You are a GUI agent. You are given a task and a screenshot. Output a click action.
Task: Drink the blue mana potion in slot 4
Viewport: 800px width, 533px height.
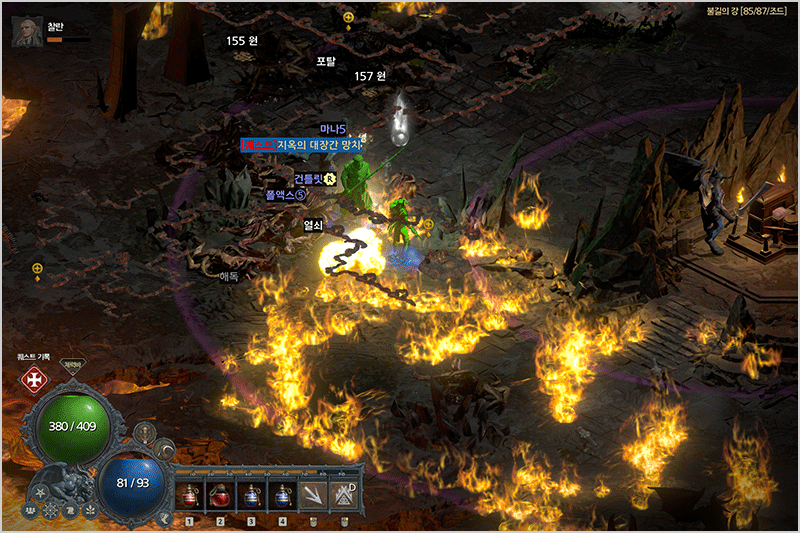[x=284, y=496]
